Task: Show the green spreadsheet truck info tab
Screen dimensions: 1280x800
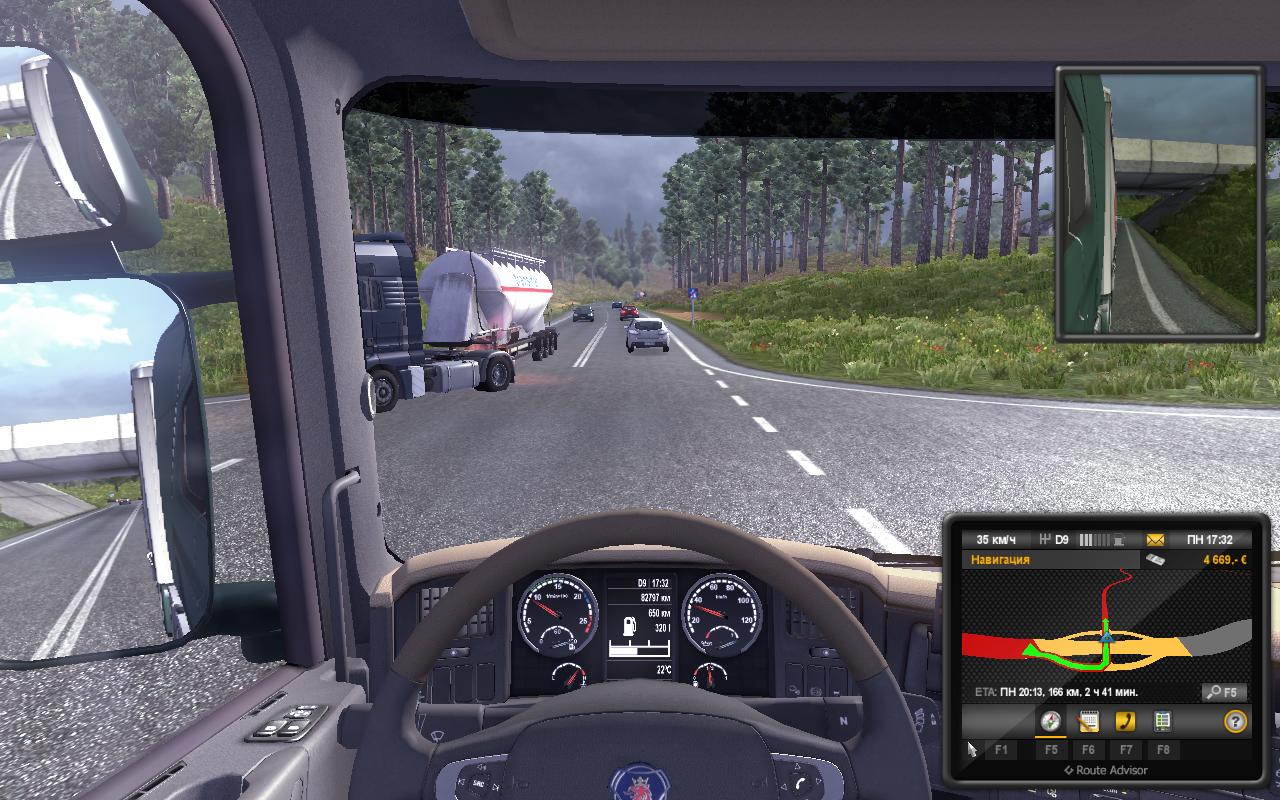Action: click(1162, 721)
